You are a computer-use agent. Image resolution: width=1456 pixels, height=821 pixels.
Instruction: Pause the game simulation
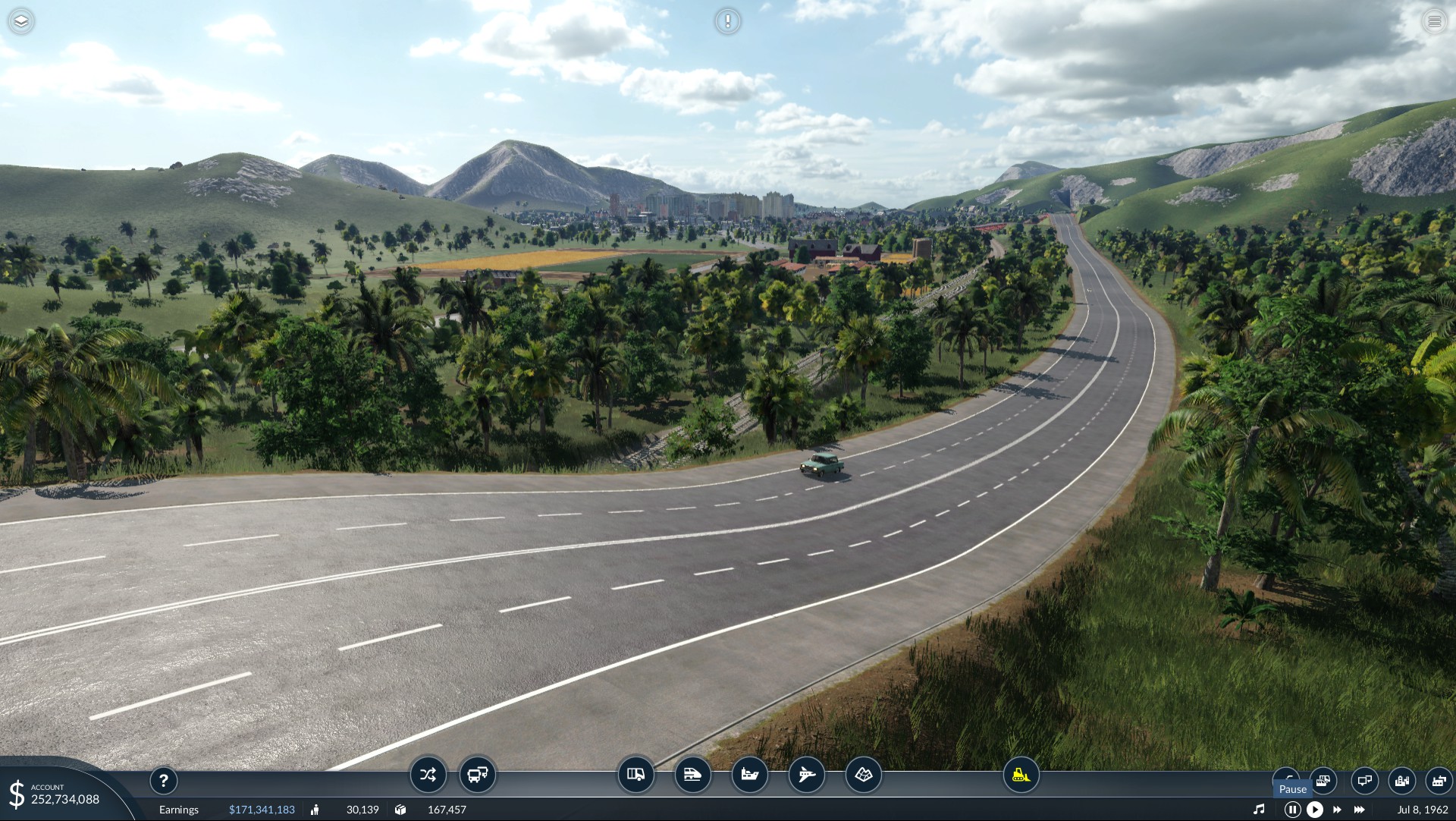[x=1292, y=810]
